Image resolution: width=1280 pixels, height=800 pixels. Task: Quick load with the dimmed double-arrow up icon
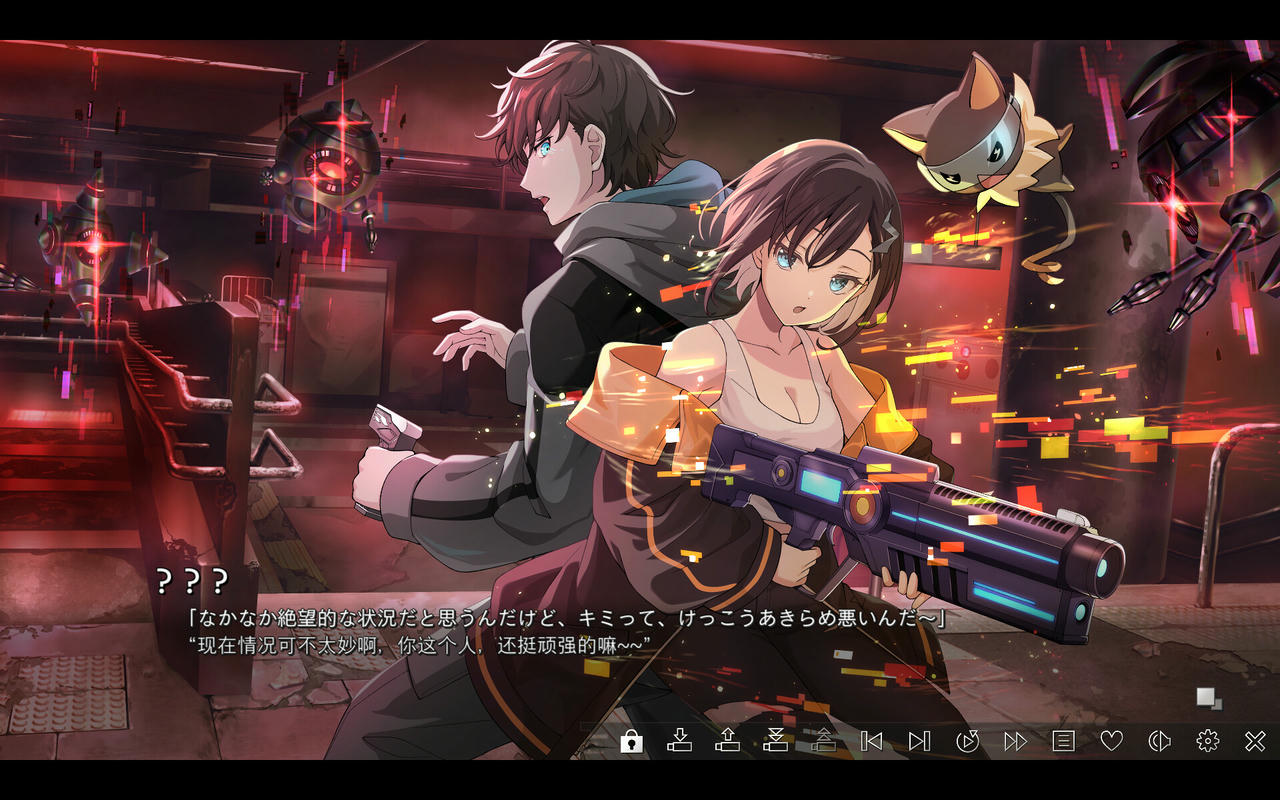(x=823, y=741)
